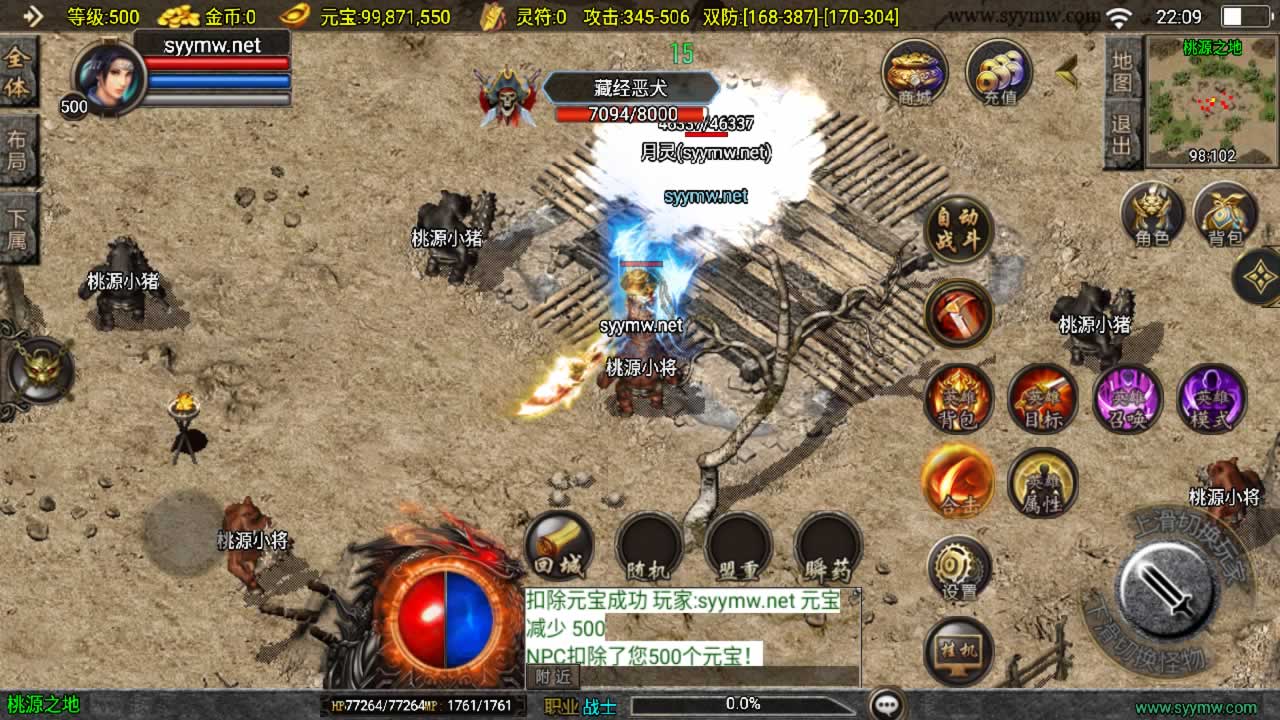Use the 回城 town return scroll
The height and width of the screenshot is (720, 1280).
point(558,546)
